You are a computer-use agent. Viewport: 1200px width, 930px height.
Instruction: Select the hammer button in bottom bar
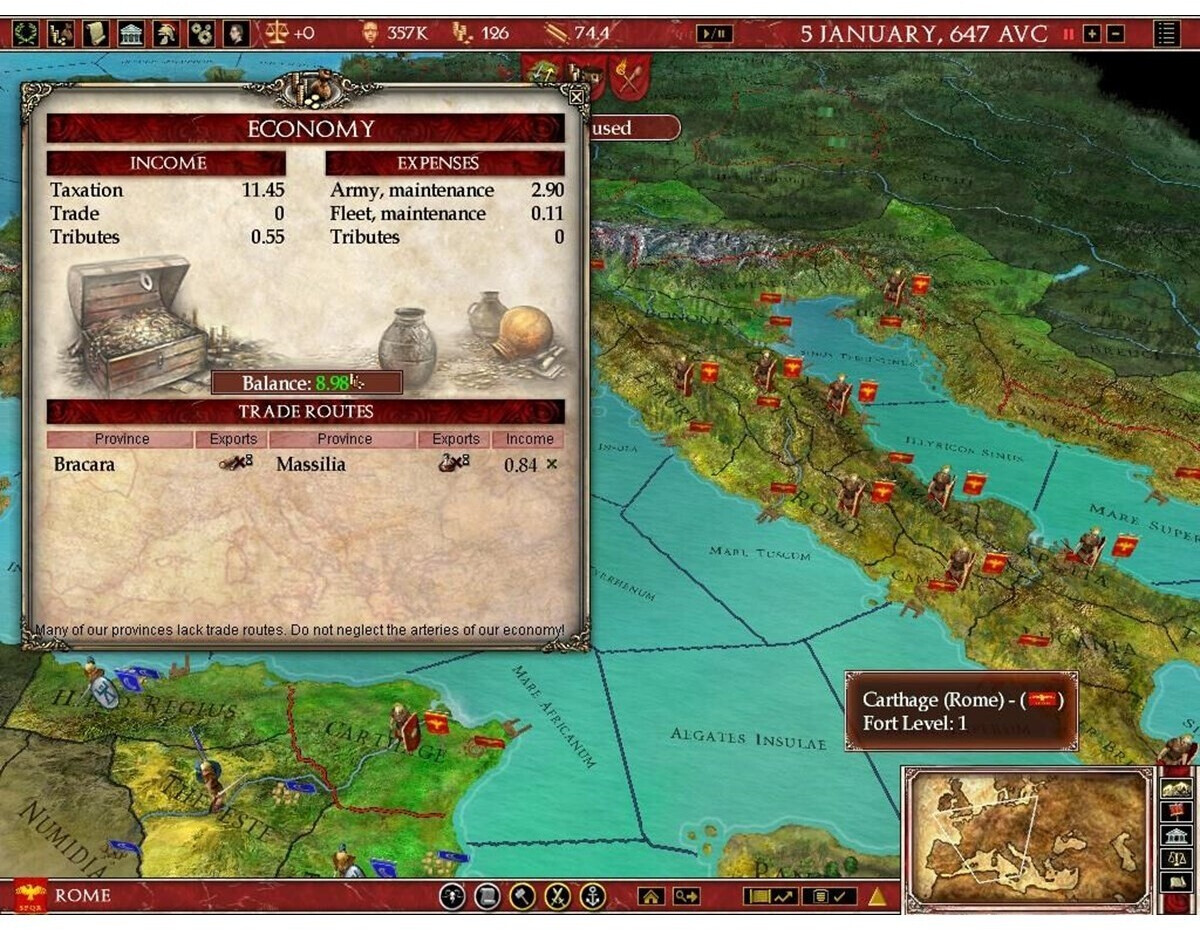pyautogui.click(x=522, y=896)
